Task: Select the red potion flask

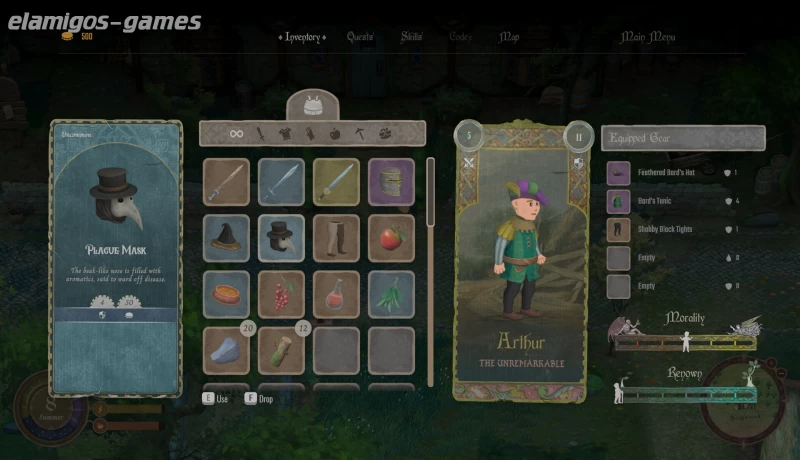Action: tap(336, 294)
